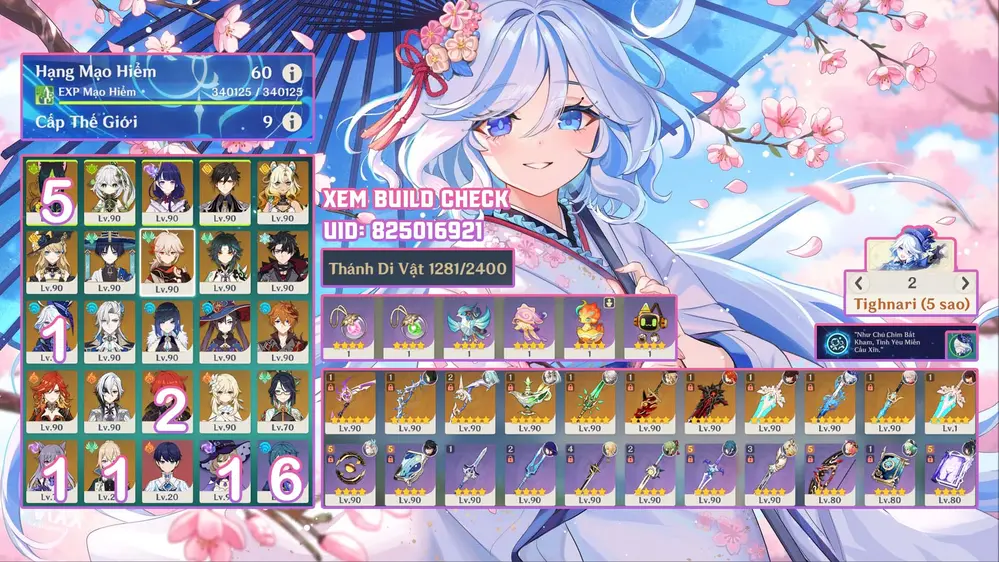Select Nahida's character portrait
Viewport: 999px width, 562px height.
pos(109,190)
